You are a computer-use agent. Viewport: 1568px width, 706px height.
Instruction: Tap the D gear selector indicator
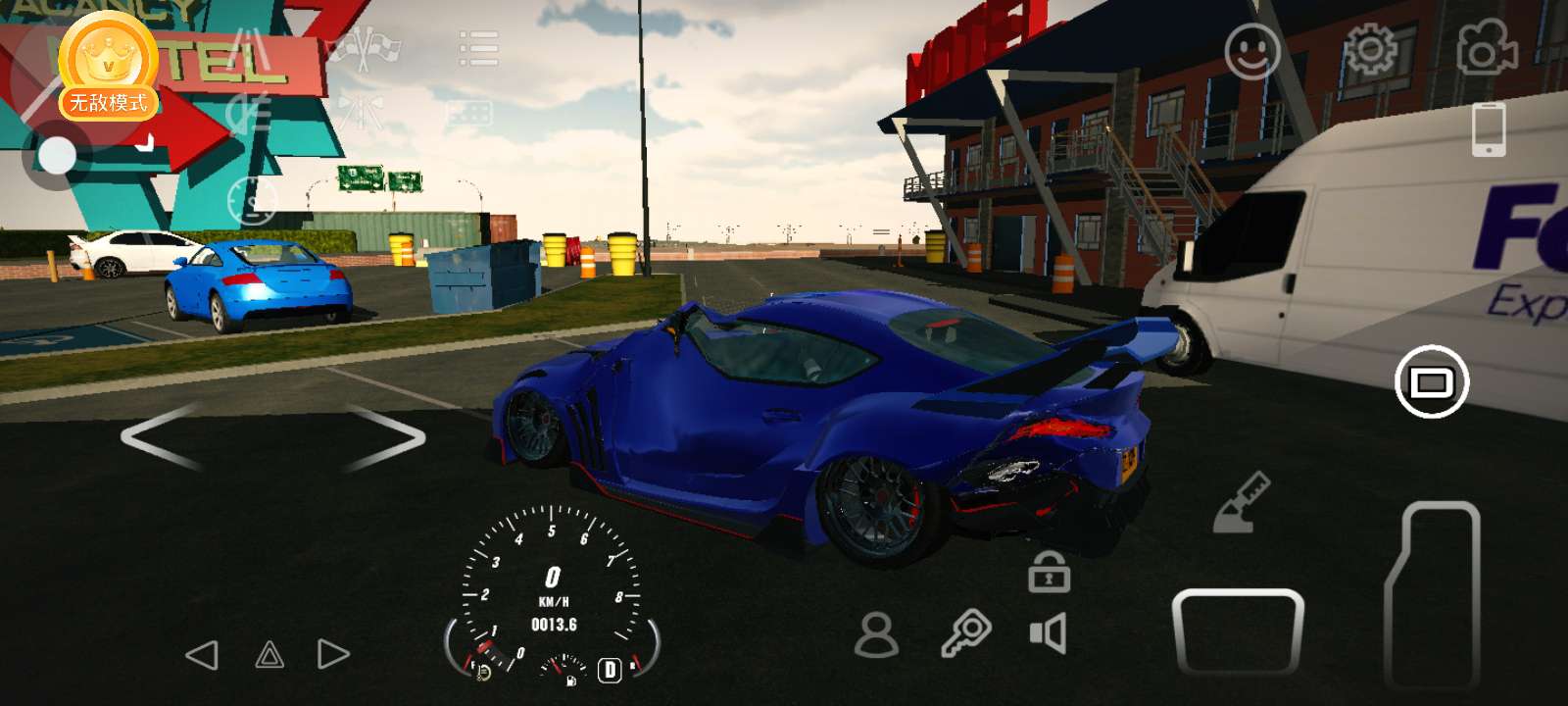[x=610, y=670]
